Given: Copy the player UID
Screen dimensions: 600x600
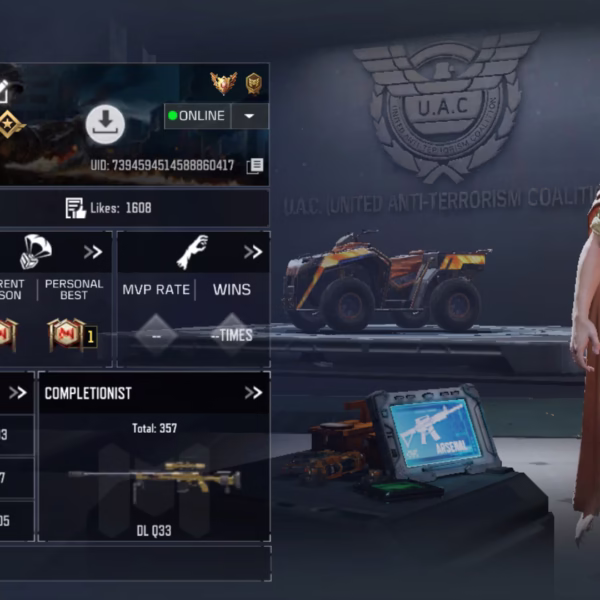Looking at the screenshot, I should (255, 165).
